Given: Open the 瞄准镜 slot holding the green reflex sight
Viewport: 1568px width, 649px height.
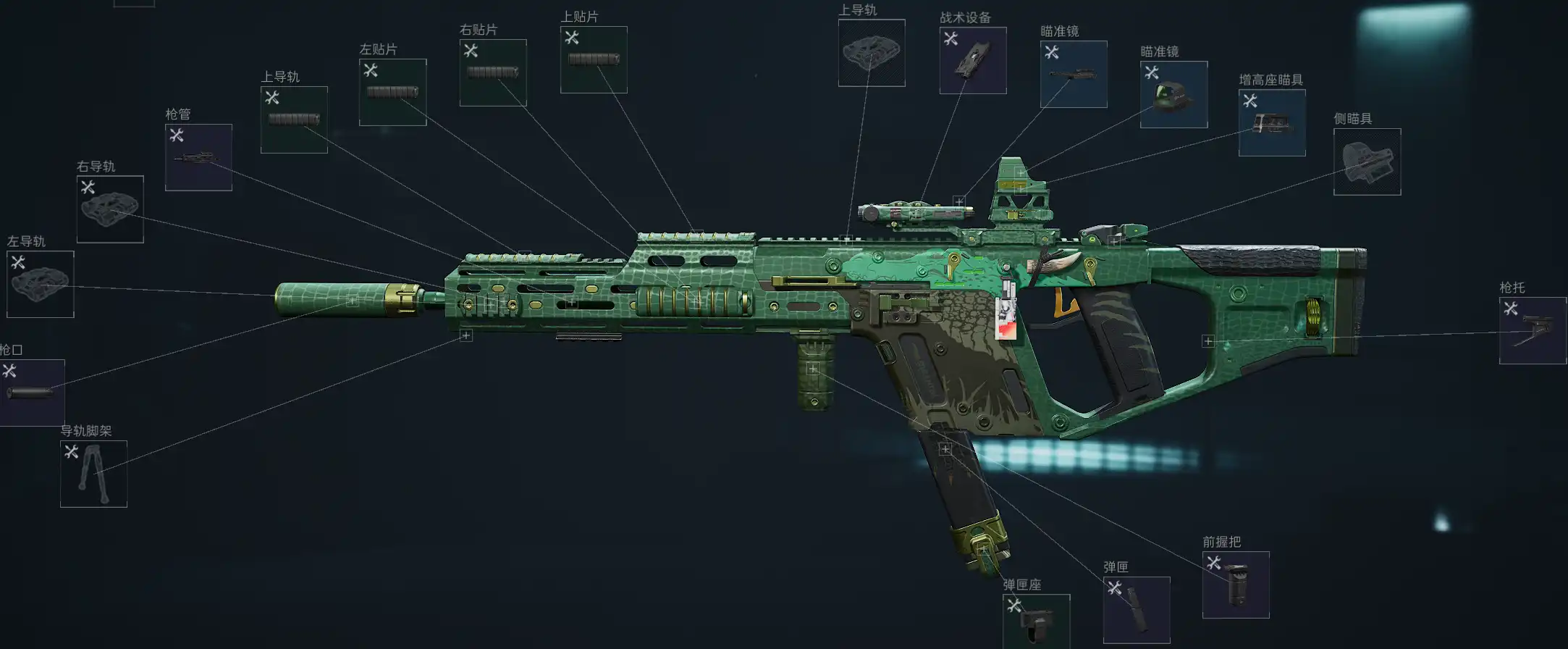Looking at the screenshot, I should tap(1173, 94).
